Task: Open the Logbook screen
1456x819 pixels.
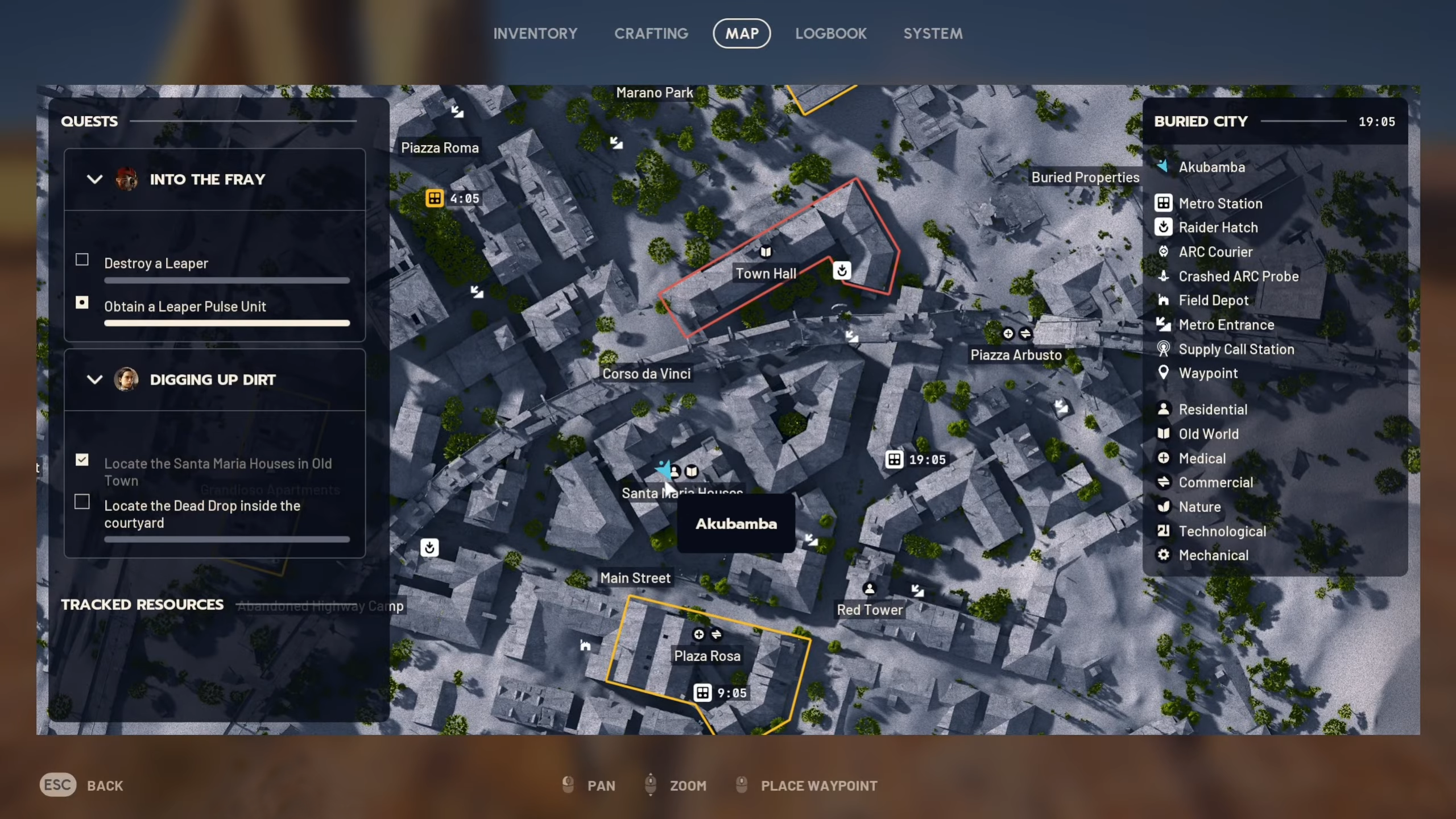Action: click(x=831, y=33)
